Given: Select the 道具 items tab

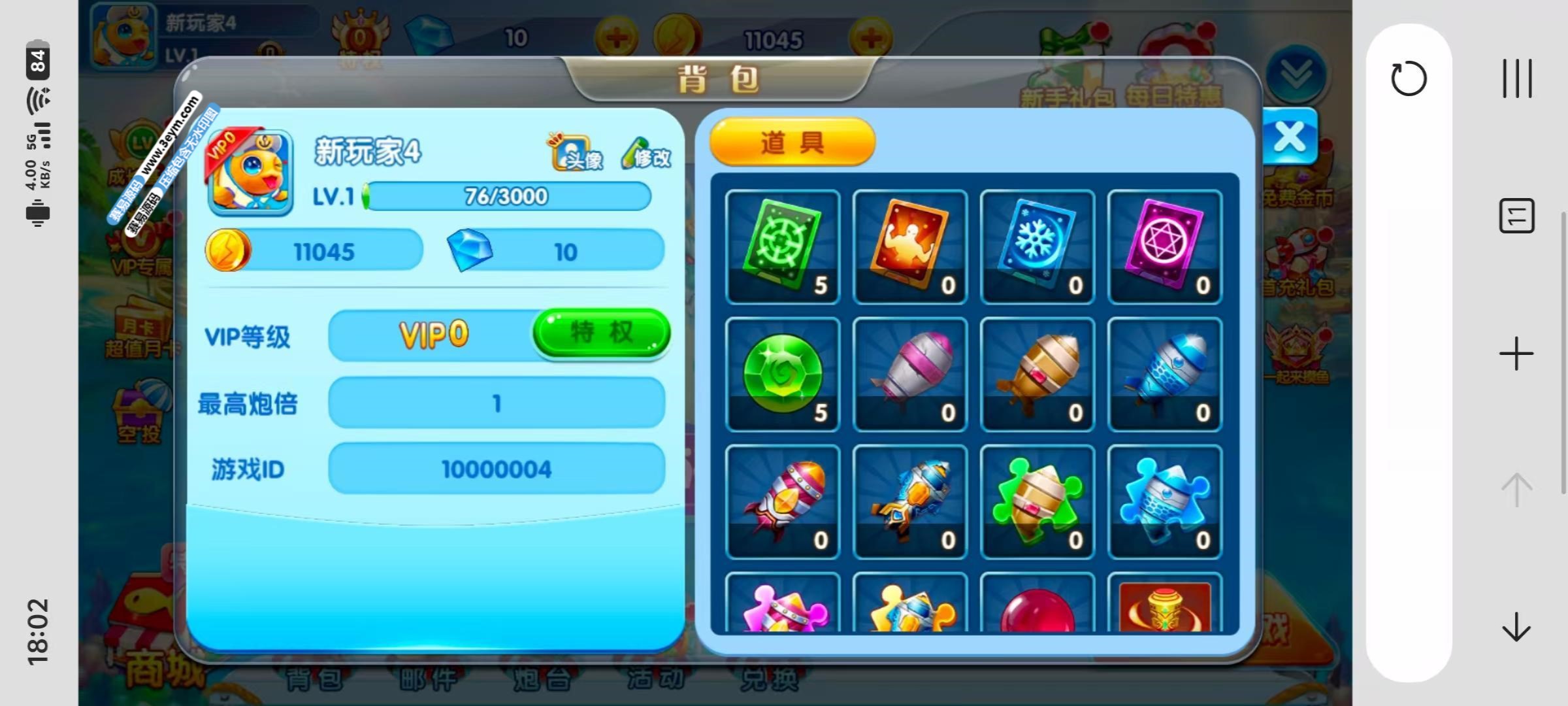Looking at the screenshot, I should point(792,142).
